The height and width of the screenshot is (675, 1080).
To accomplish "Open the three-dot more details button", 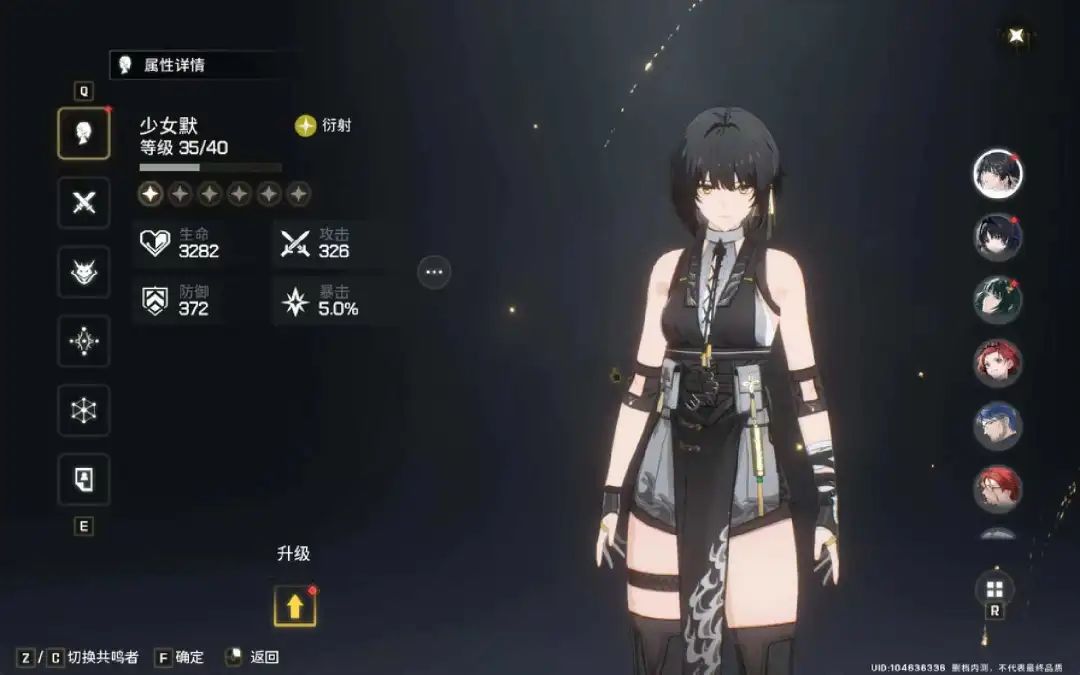I will [x=434, y=271].
